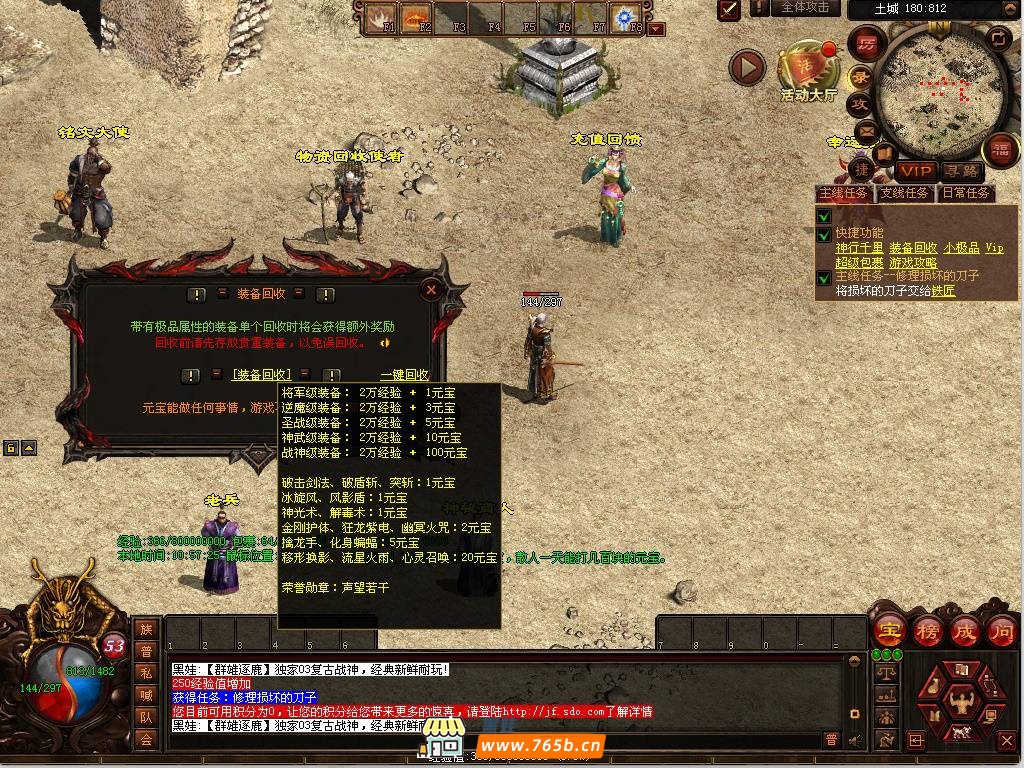
Task: Switch to the 日常任务 daily quest tab
Action: pos(965,193)
